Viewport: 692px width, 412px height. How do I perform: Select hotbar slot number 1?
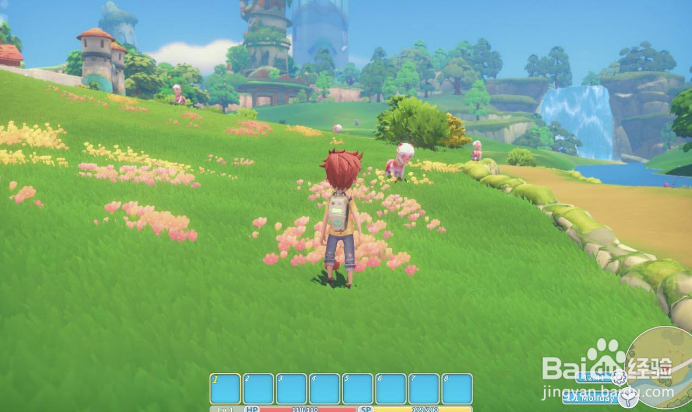click(x=225, y=389)
